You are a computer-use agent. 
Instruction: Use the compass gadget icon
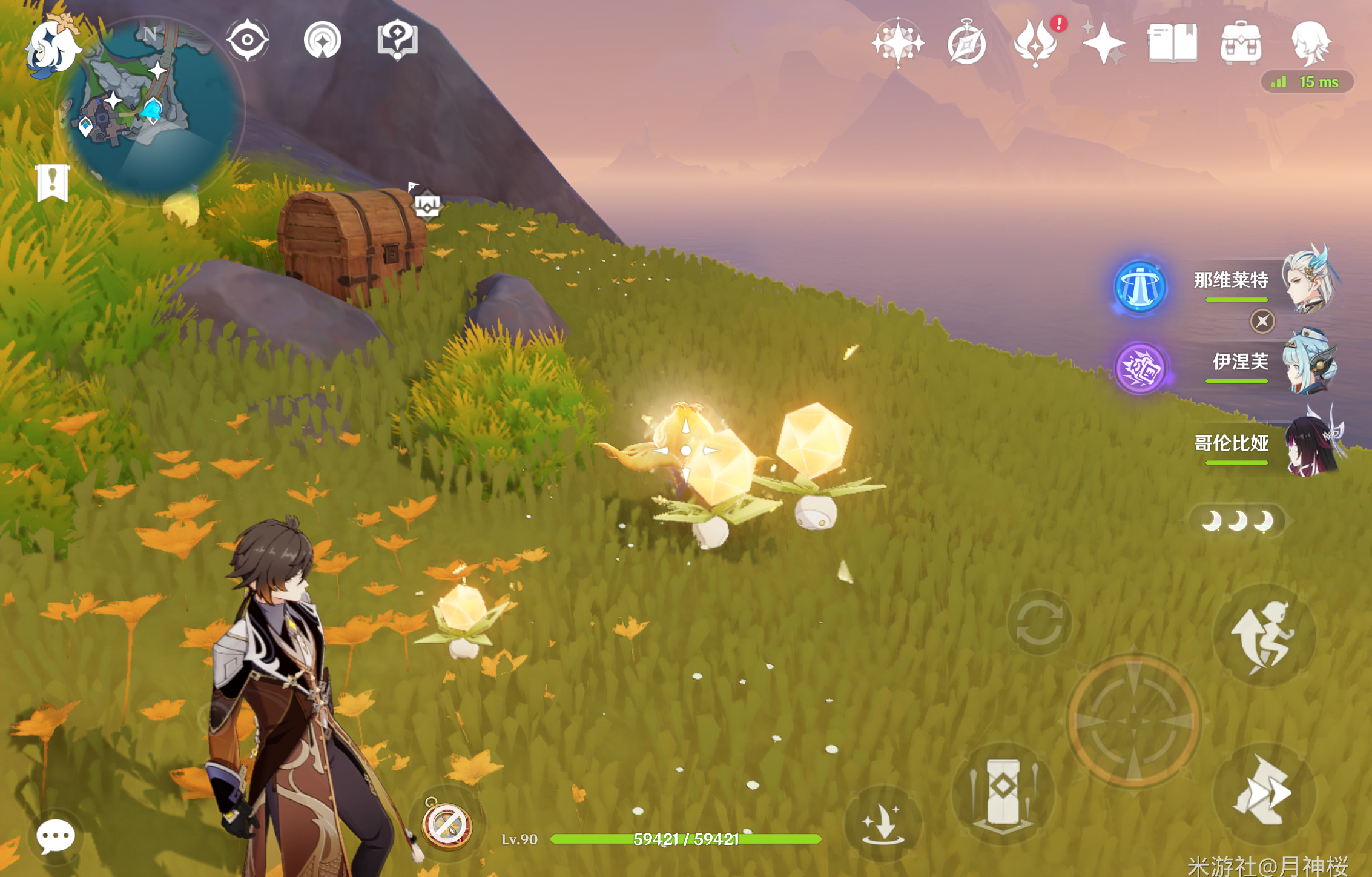[x=447, y=825]
